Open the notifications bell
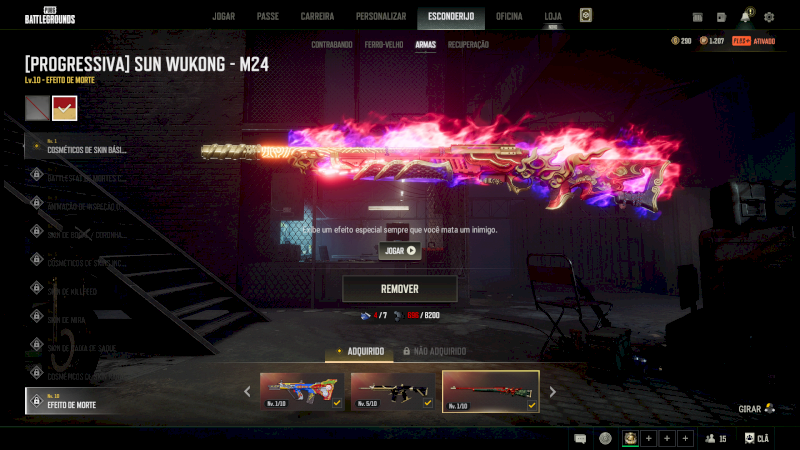Viewport: 800px width, 450px height. click(745, 17)
